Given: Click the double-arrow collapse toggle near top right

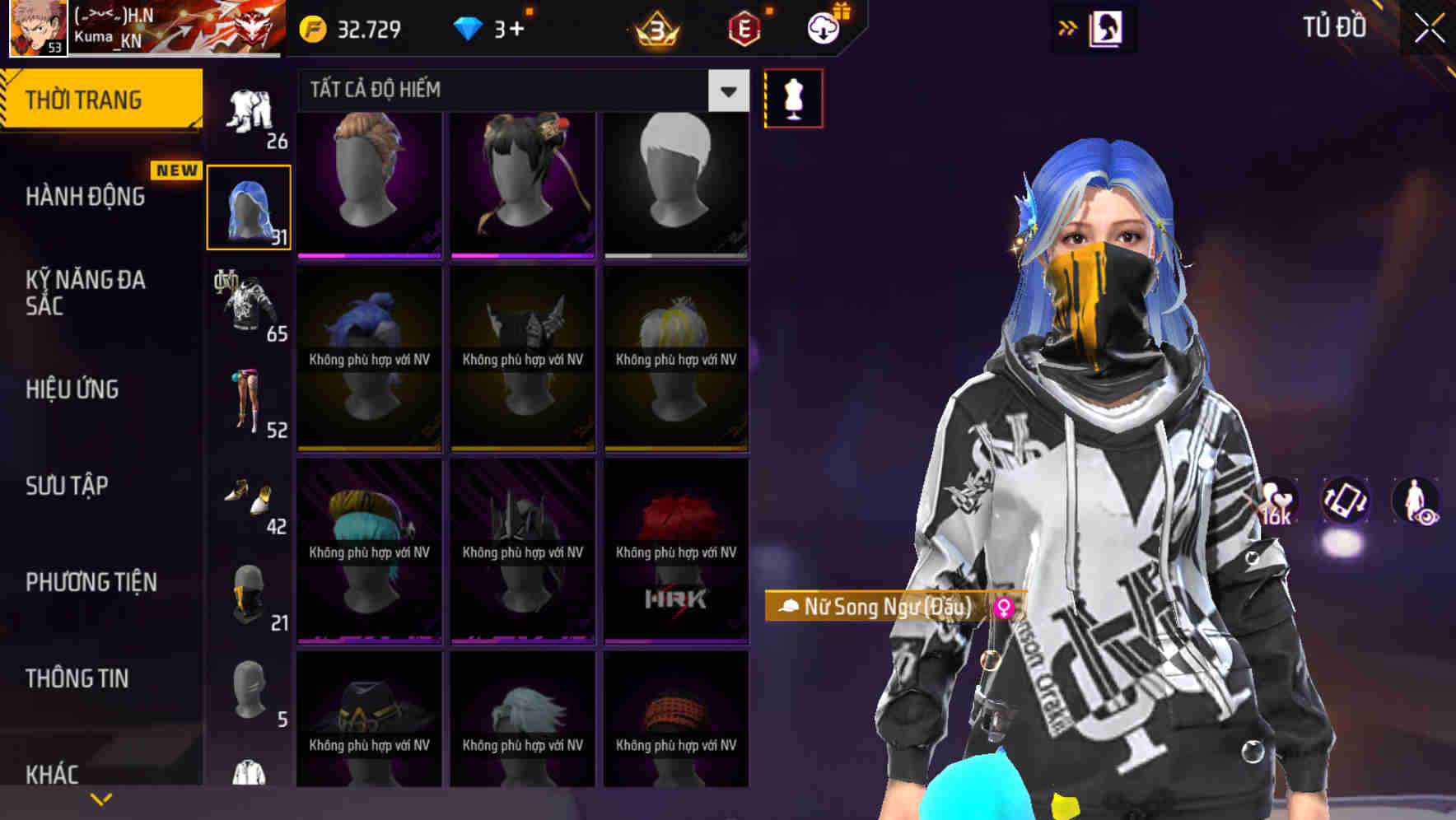Looking at the screenshot, I should click(x=1068, y=26).
